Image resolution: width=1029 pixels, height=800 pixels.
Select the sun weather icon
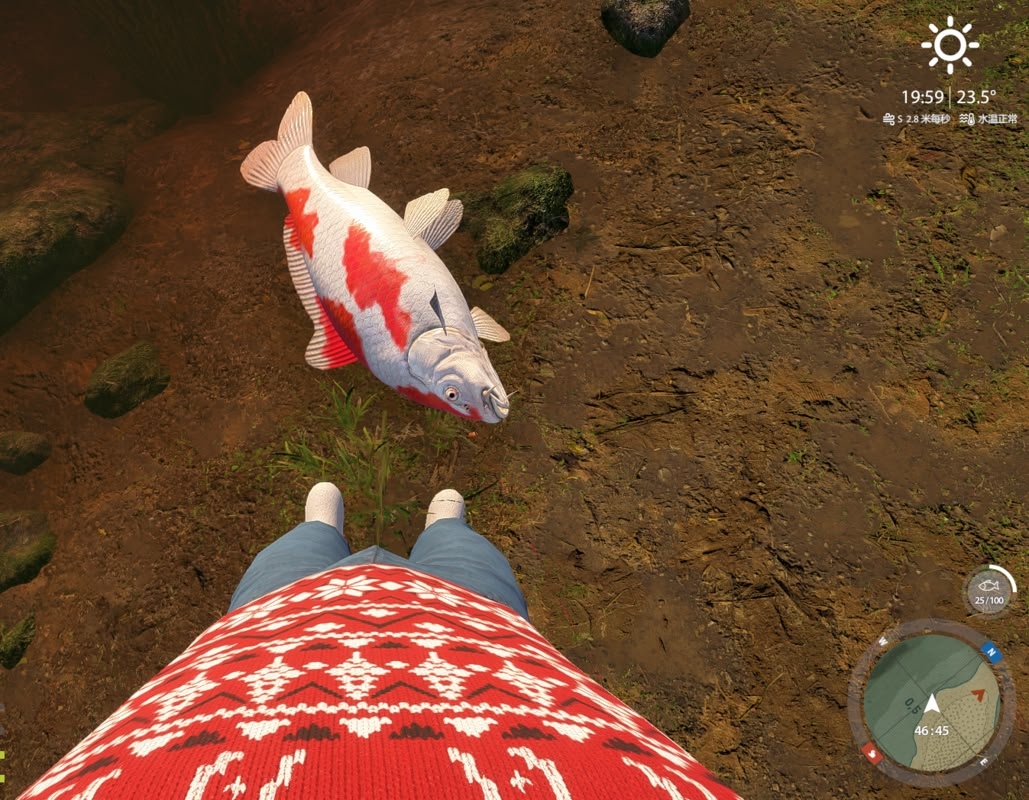[x=949, y=45]
